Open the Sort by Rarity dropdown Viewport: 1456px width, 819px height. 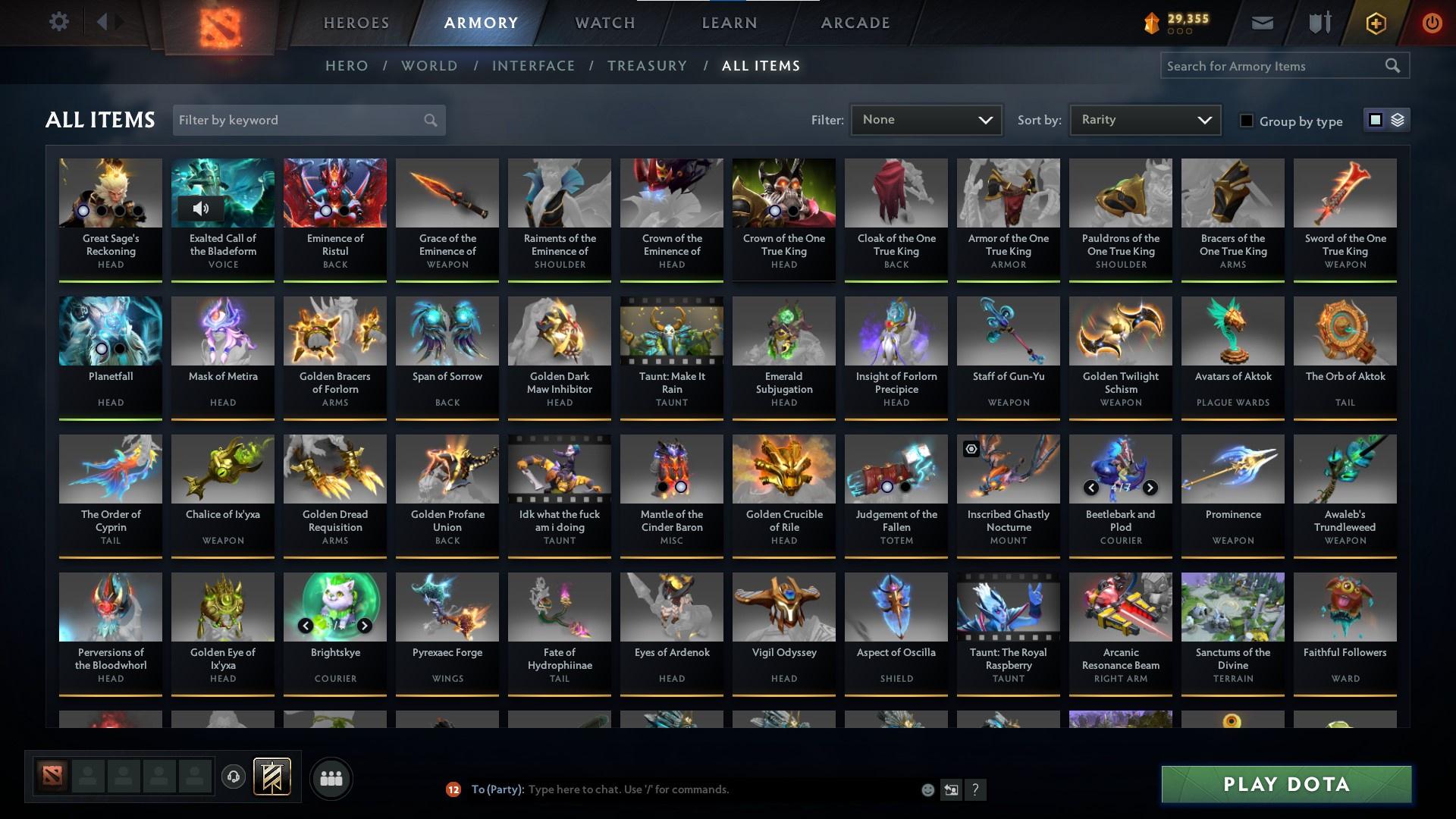coord(1144,119)
